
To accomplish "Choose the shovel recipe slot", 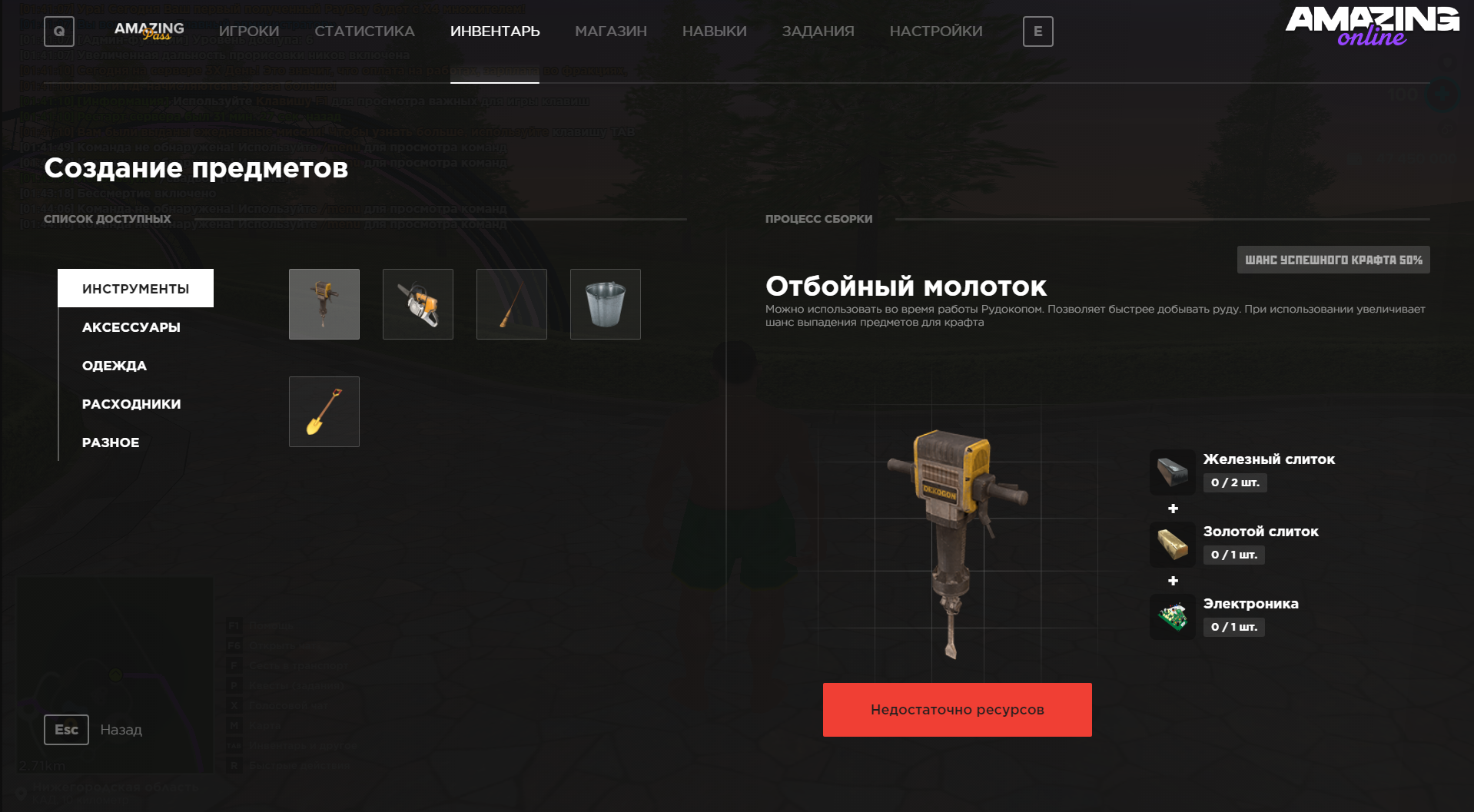I will pos(324,412).
